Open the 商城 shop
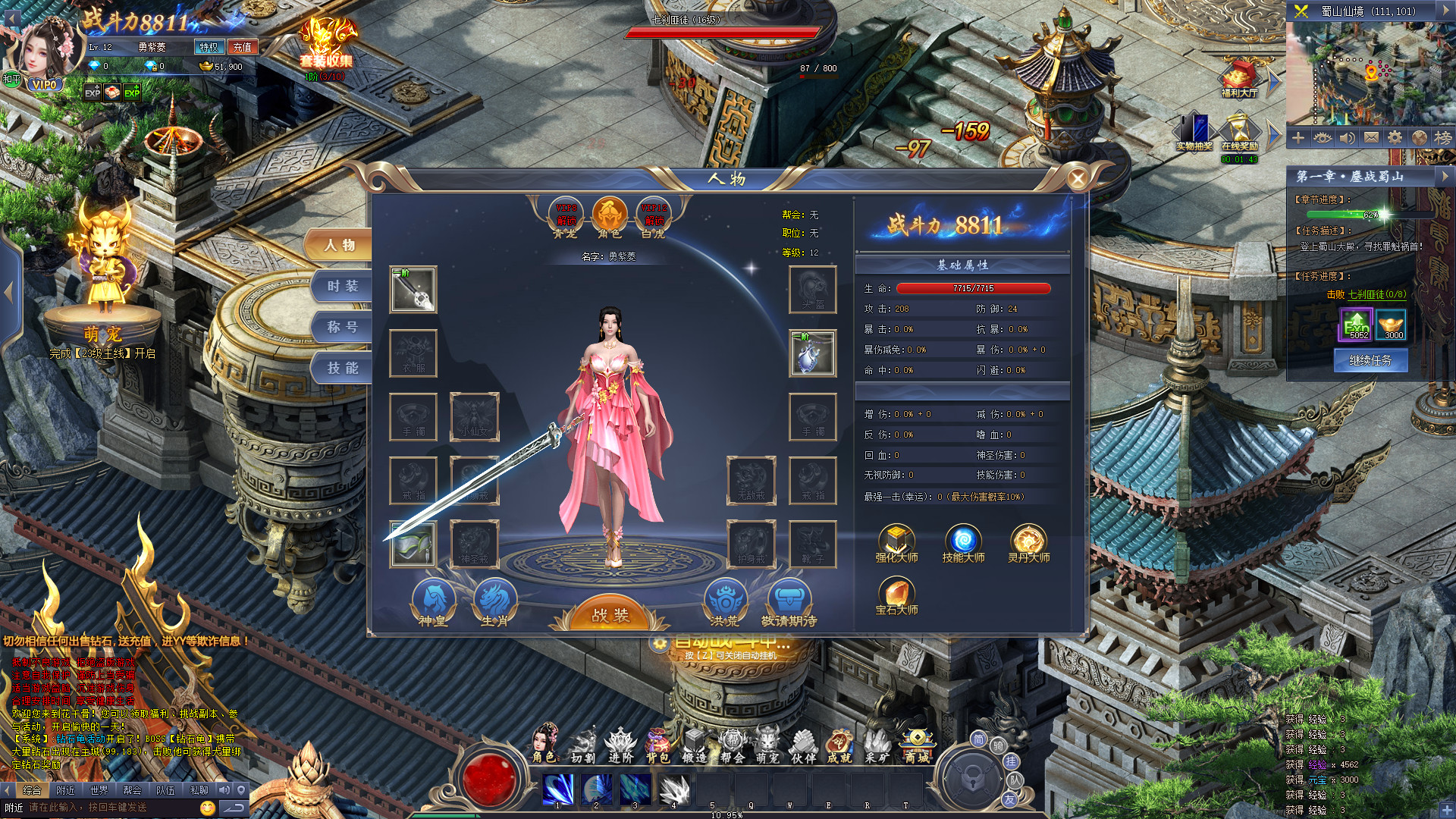Screen dimensions: 1456x819 point(917,745)
